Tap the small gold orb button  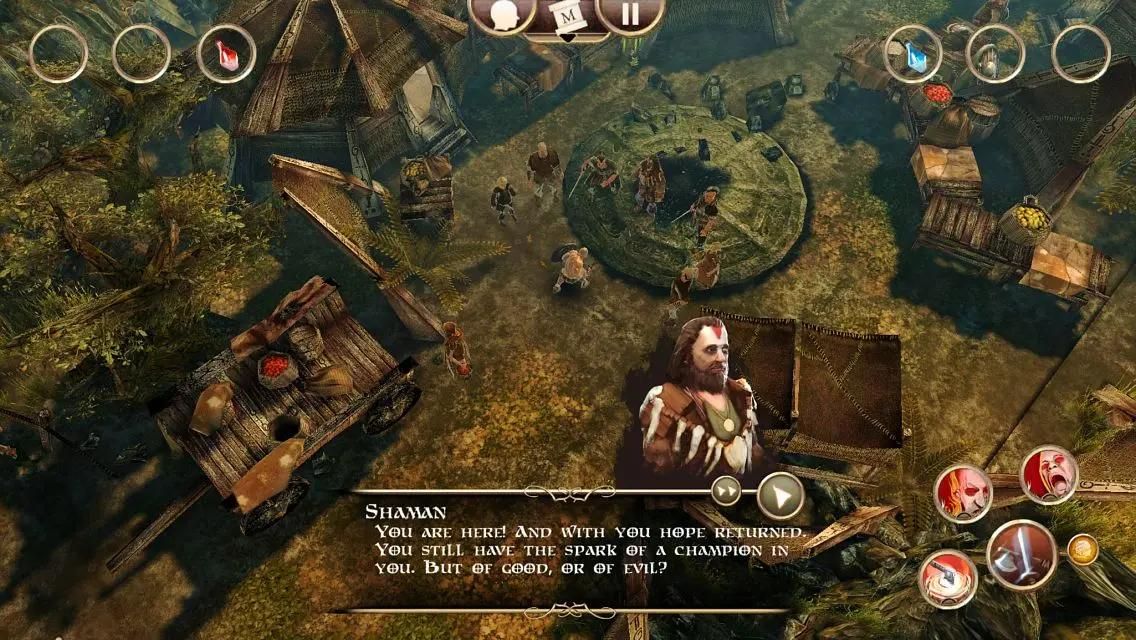1082,549
